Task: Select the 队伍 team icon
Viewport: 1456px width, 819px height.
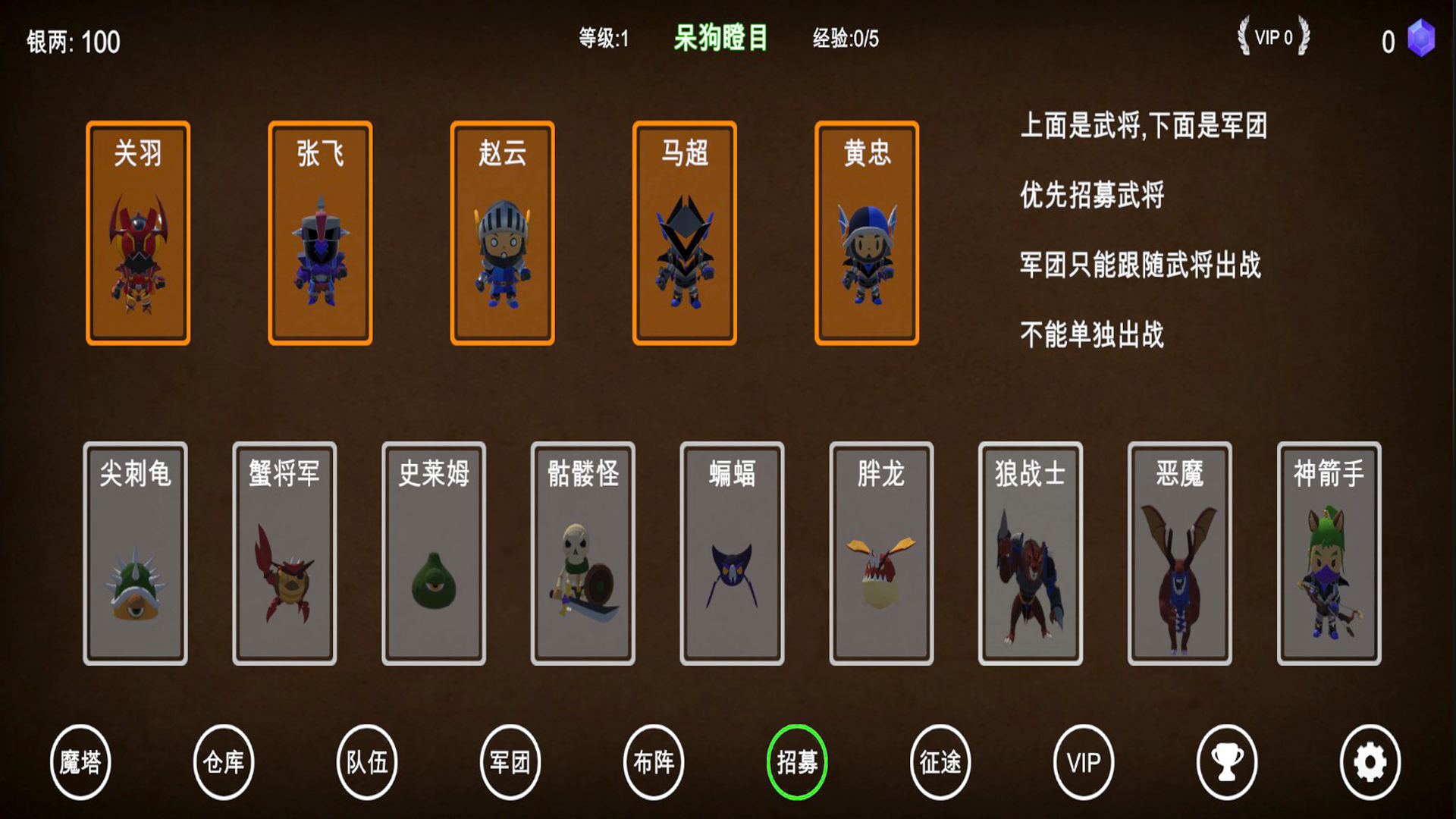Action: tap(367, 763)
